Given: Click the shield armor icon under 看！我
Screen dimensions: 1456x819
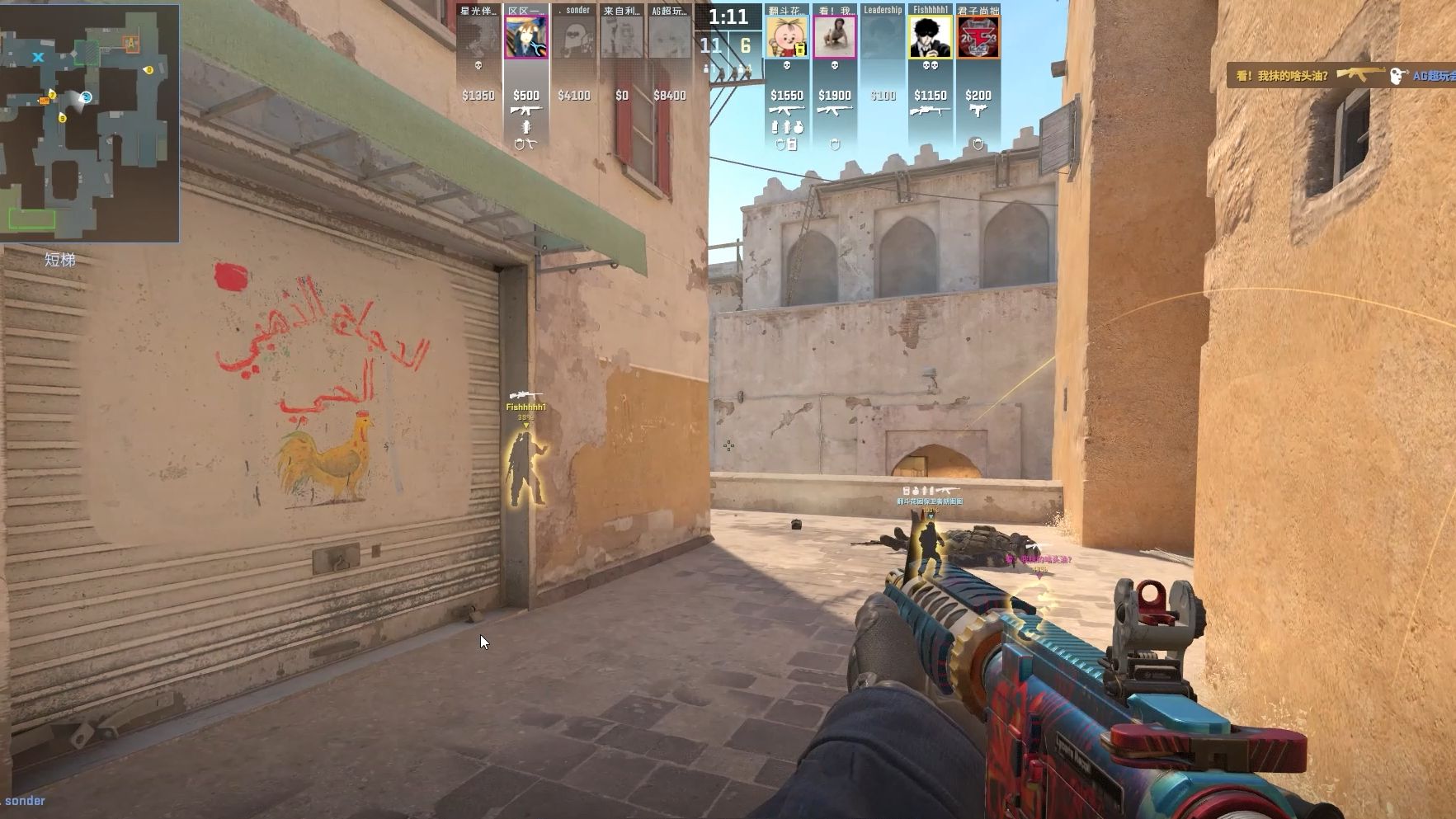Looking at the screenshot, I should [835, 144].
